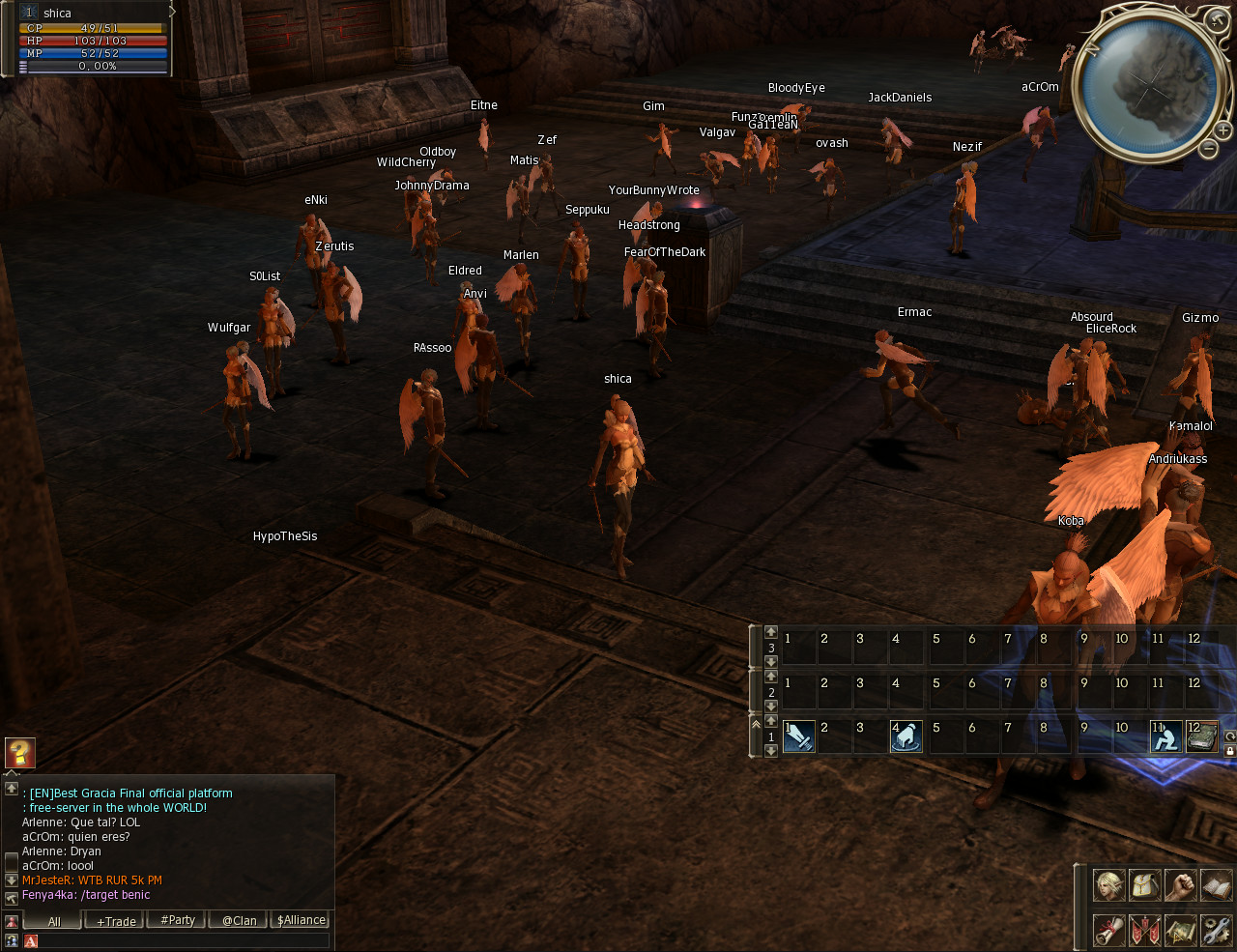
Task: Use the pick-up hand action in slot 4
Action: click(906, 736)
